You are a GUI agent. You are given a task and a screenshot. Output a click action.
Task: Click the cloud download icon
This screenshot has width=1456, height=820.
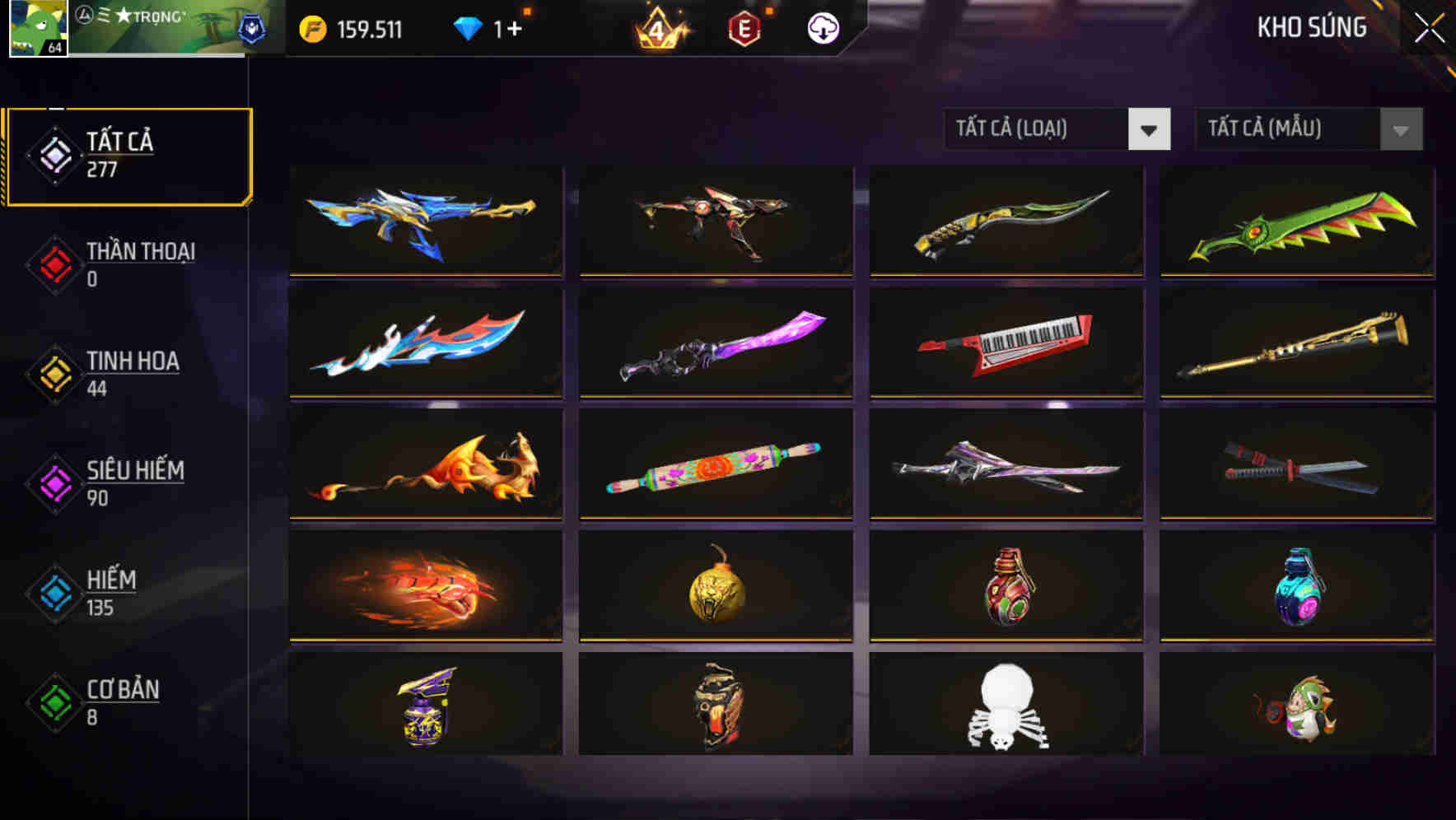click(x=821, y=27)
